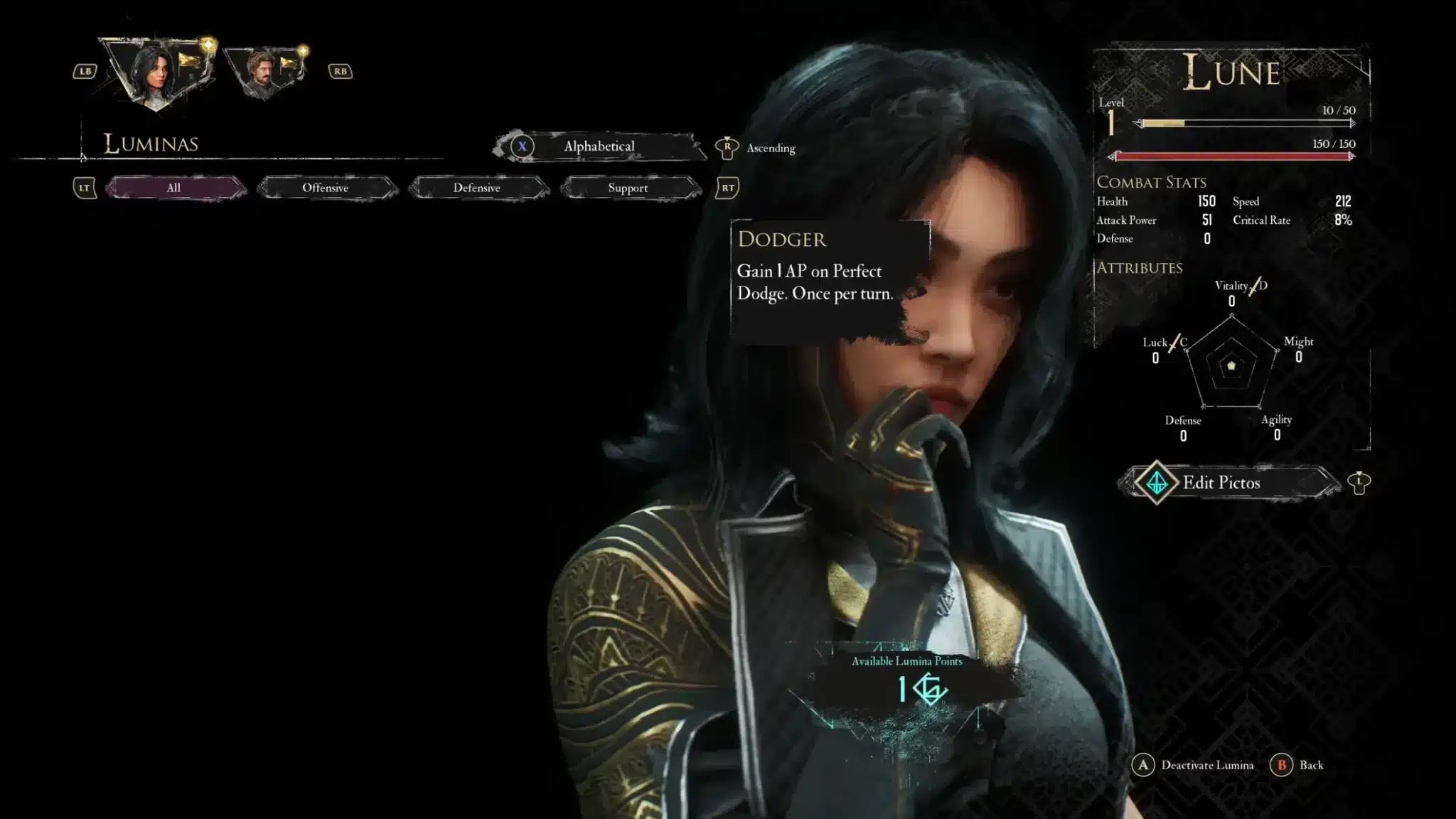Screen dimensions: 1456x819
Task: Open the Support luminas tab
Action: [628, 188]
